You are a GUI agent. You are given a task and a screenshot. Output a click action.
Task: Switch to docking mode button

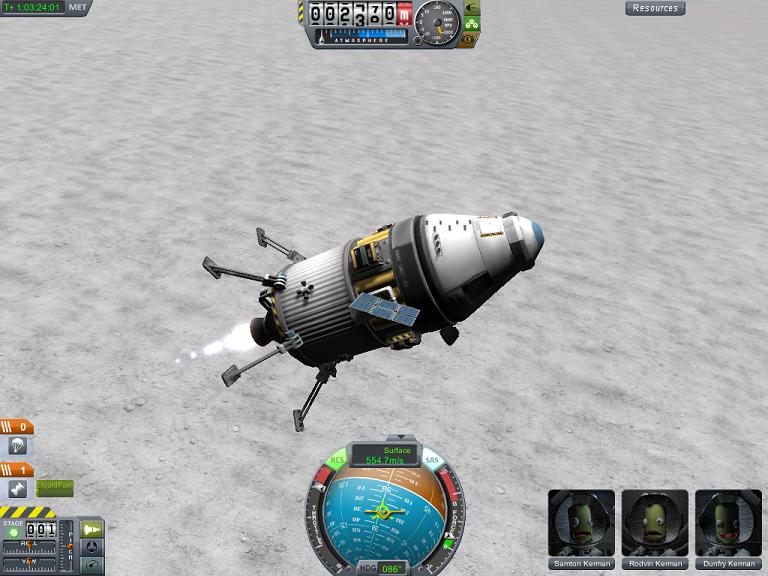click(92, 547)
